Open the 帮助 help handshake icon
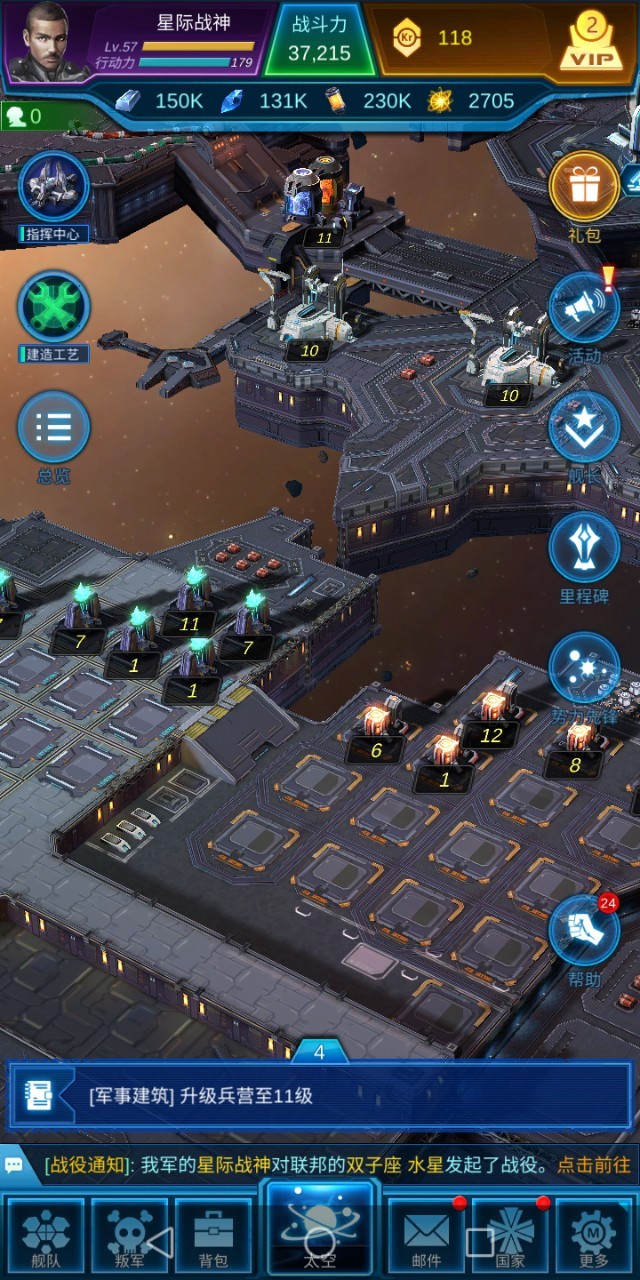Screen dimensions: 640x1280 click(584, 932)
